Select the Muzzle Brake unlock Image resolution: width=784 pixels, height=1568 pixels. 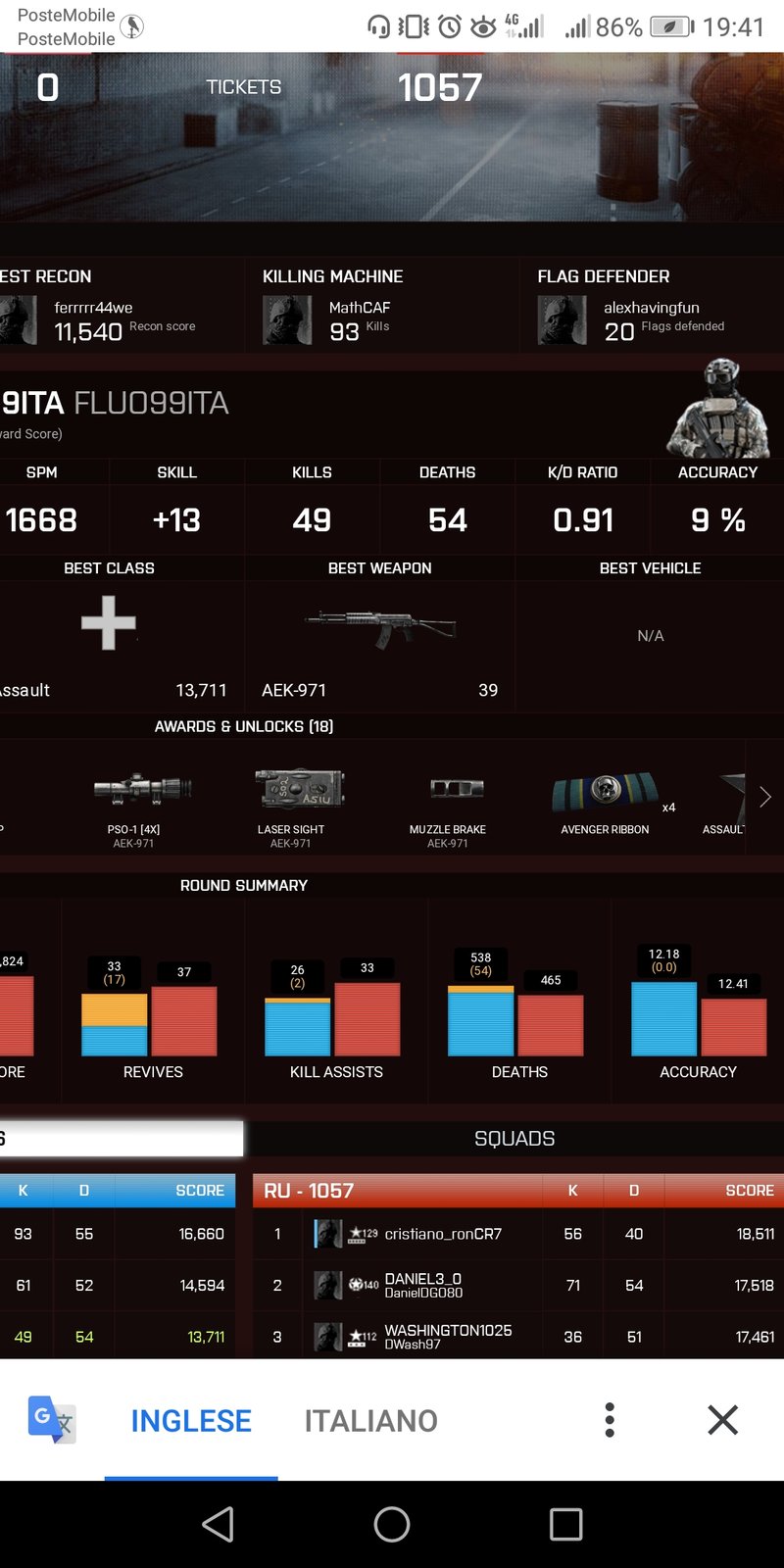tap(448, 800)
